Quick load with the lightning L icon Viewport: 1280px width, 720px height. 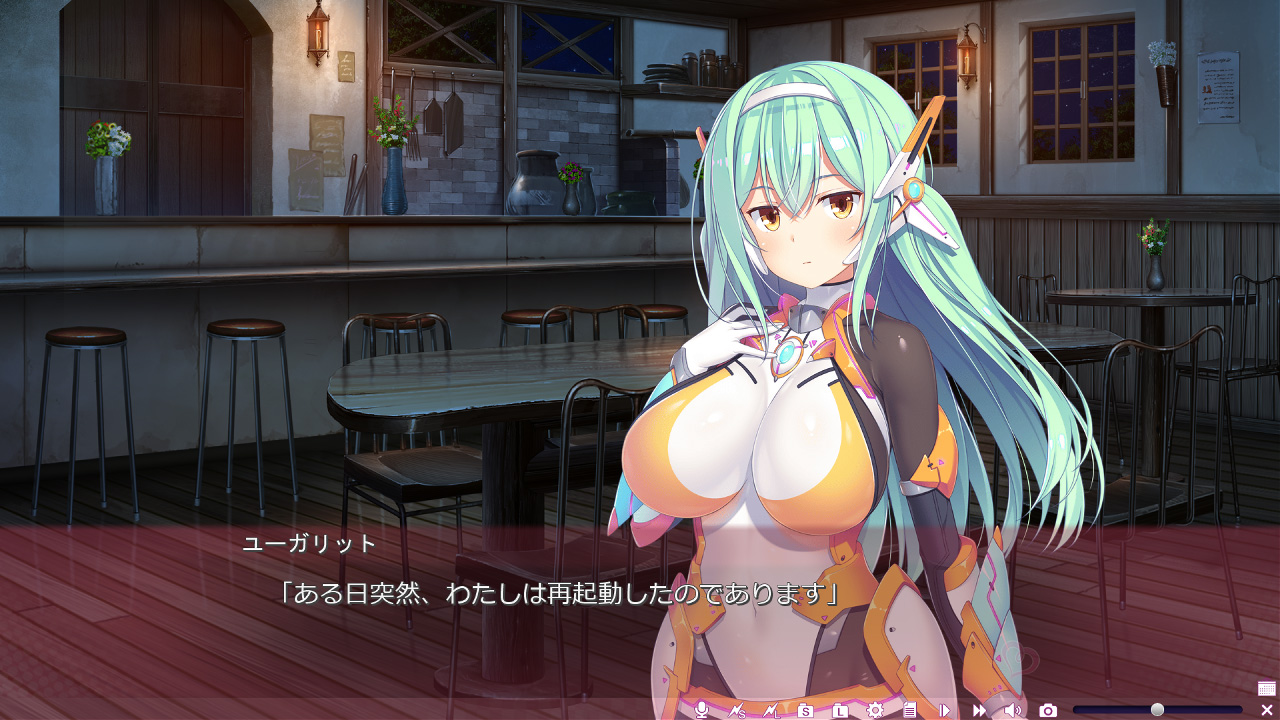pos(771,710)
